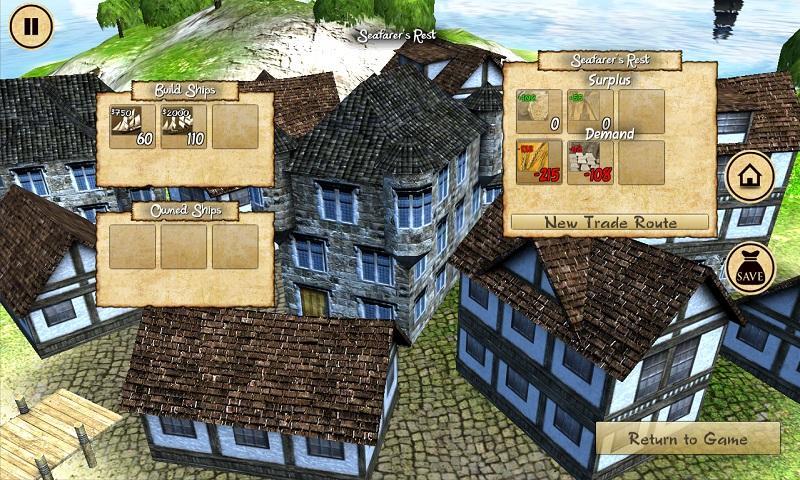Select the wheat demand slot showing -215

click(x=539, y=162)
